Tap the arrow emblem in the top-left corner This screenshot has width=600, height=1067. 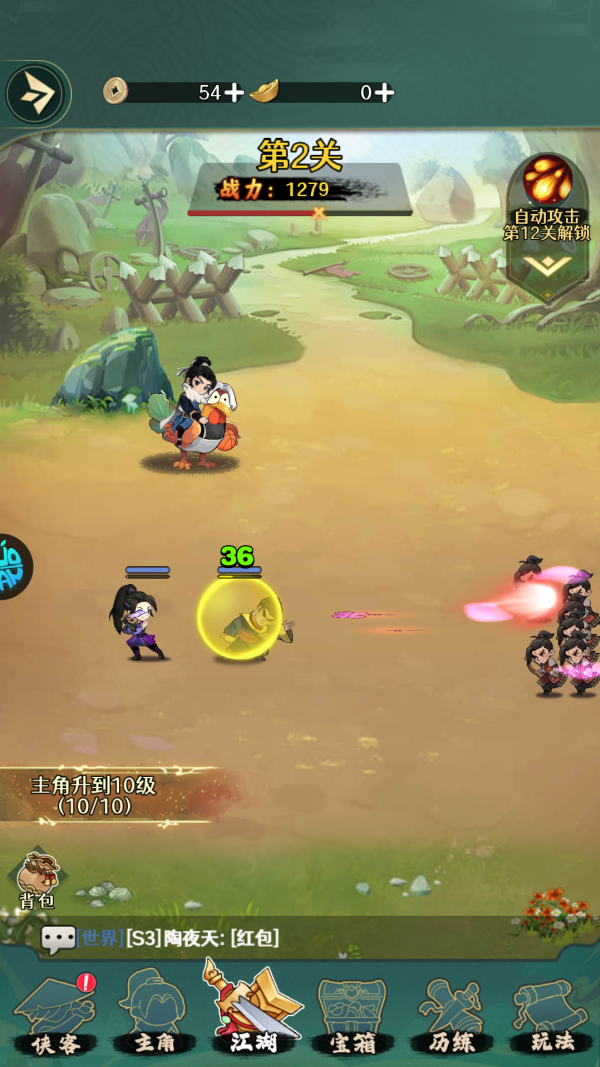[35, 94]
